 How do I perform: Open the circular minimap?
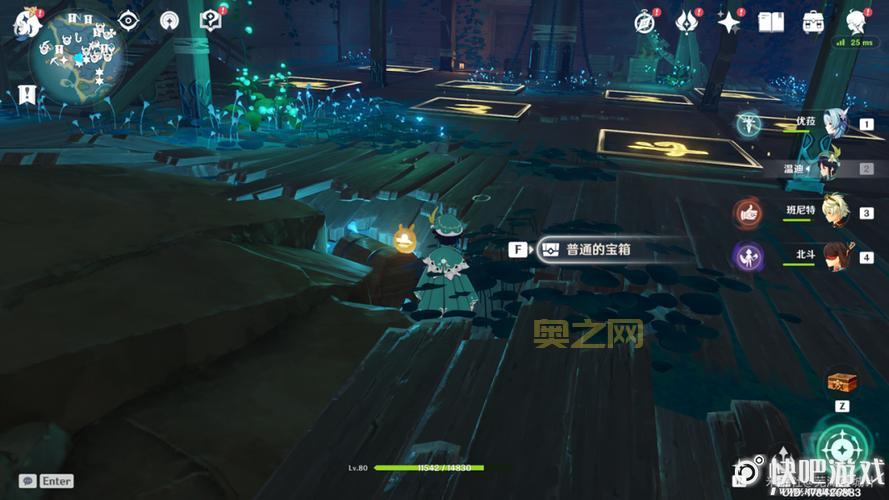[x=76, y=63]
